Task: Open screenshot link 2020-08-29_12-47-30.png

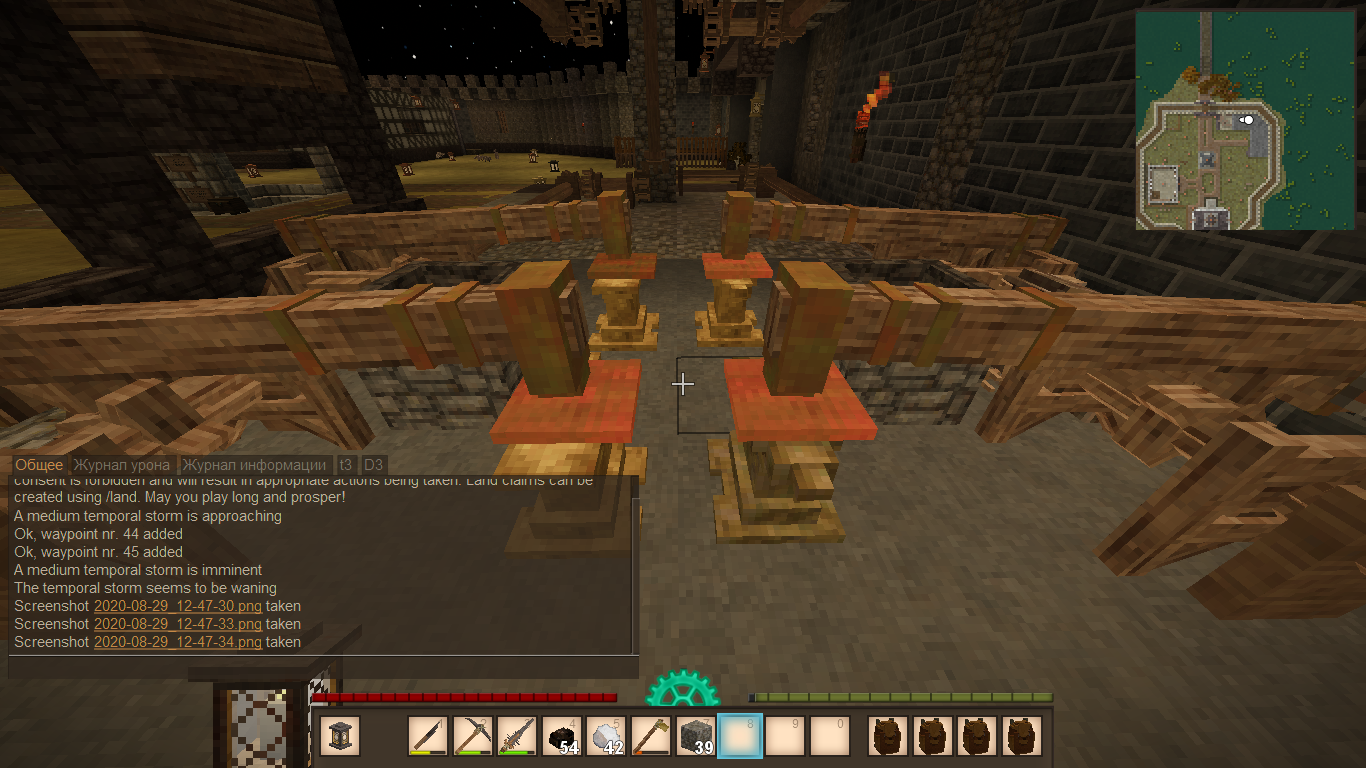Action: [x=178, y=606]
